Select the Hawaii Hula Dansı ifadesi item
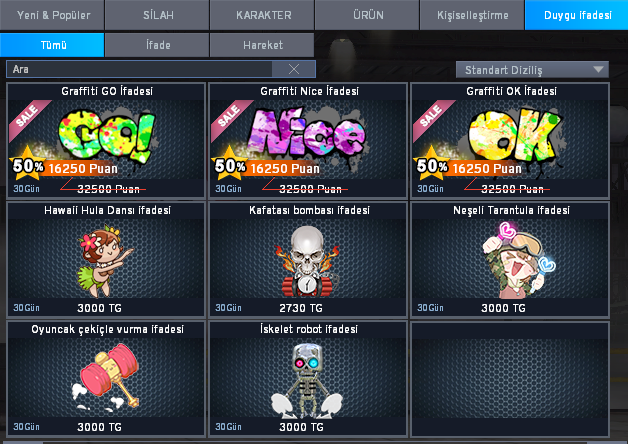 click(x=105, y=260)
